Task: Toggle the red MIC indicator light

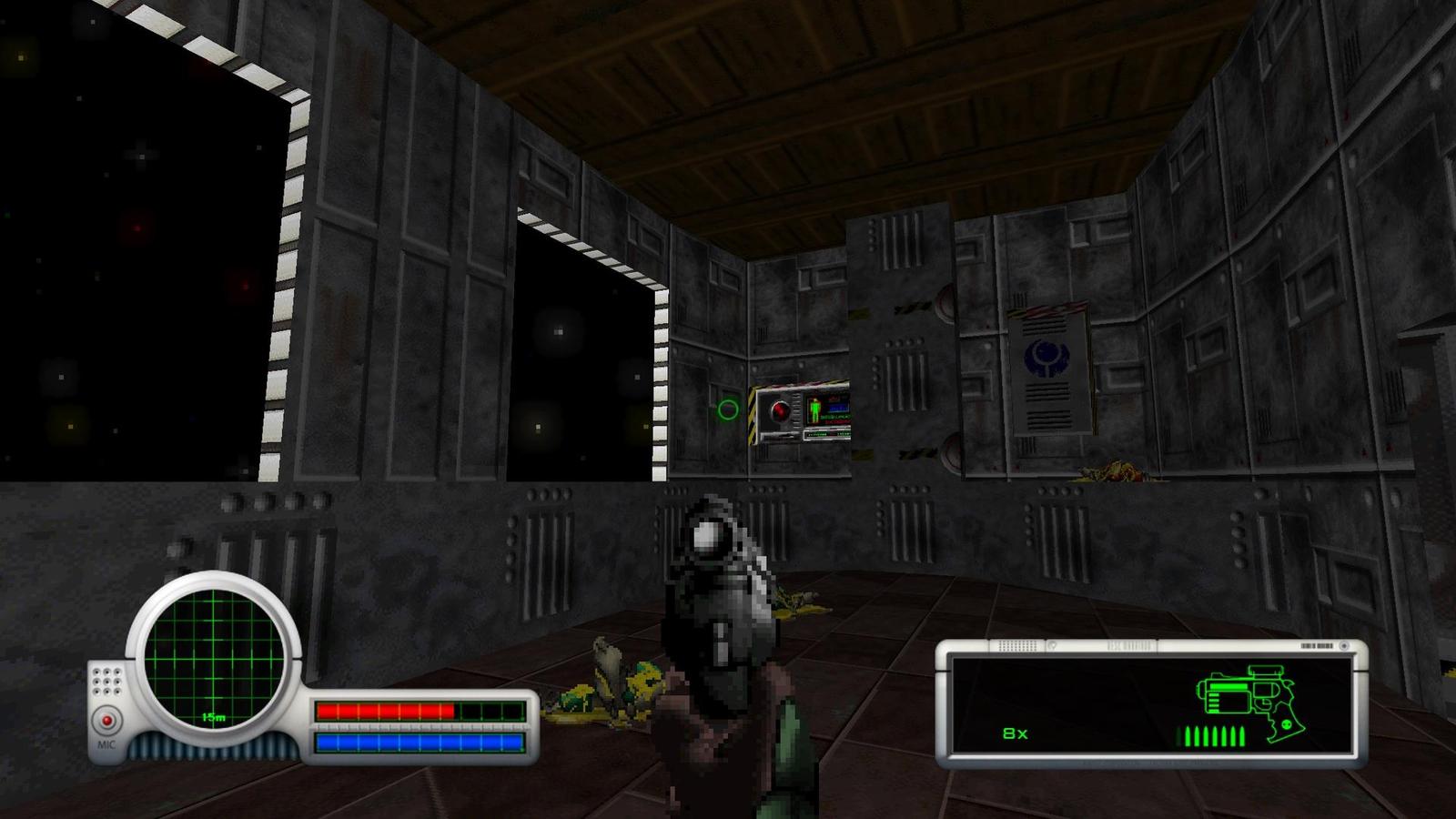Action: (108, 718)
